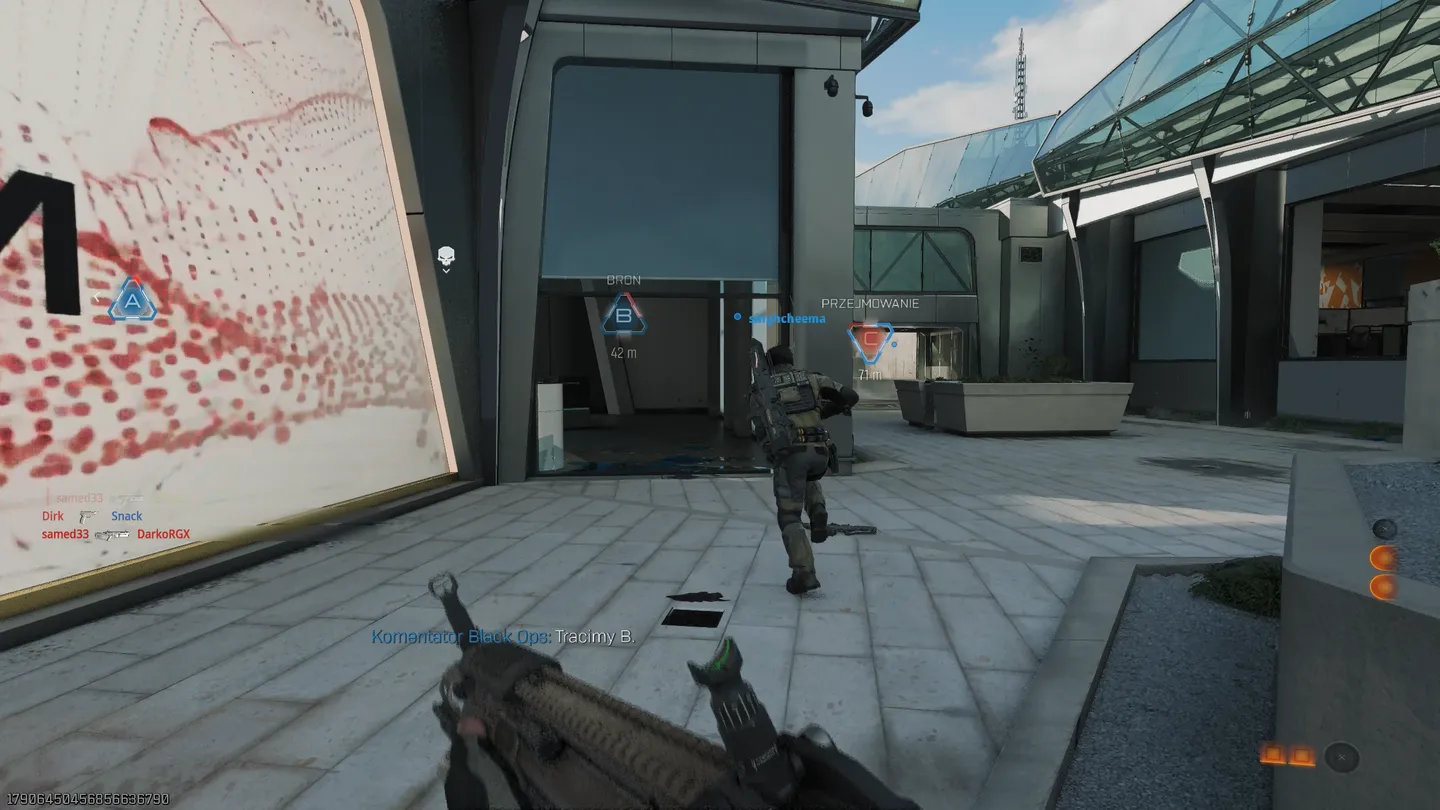Screen dimensions: 1440x810
Task: Click Snack's name in the killfeed
Action: [126, 516]
